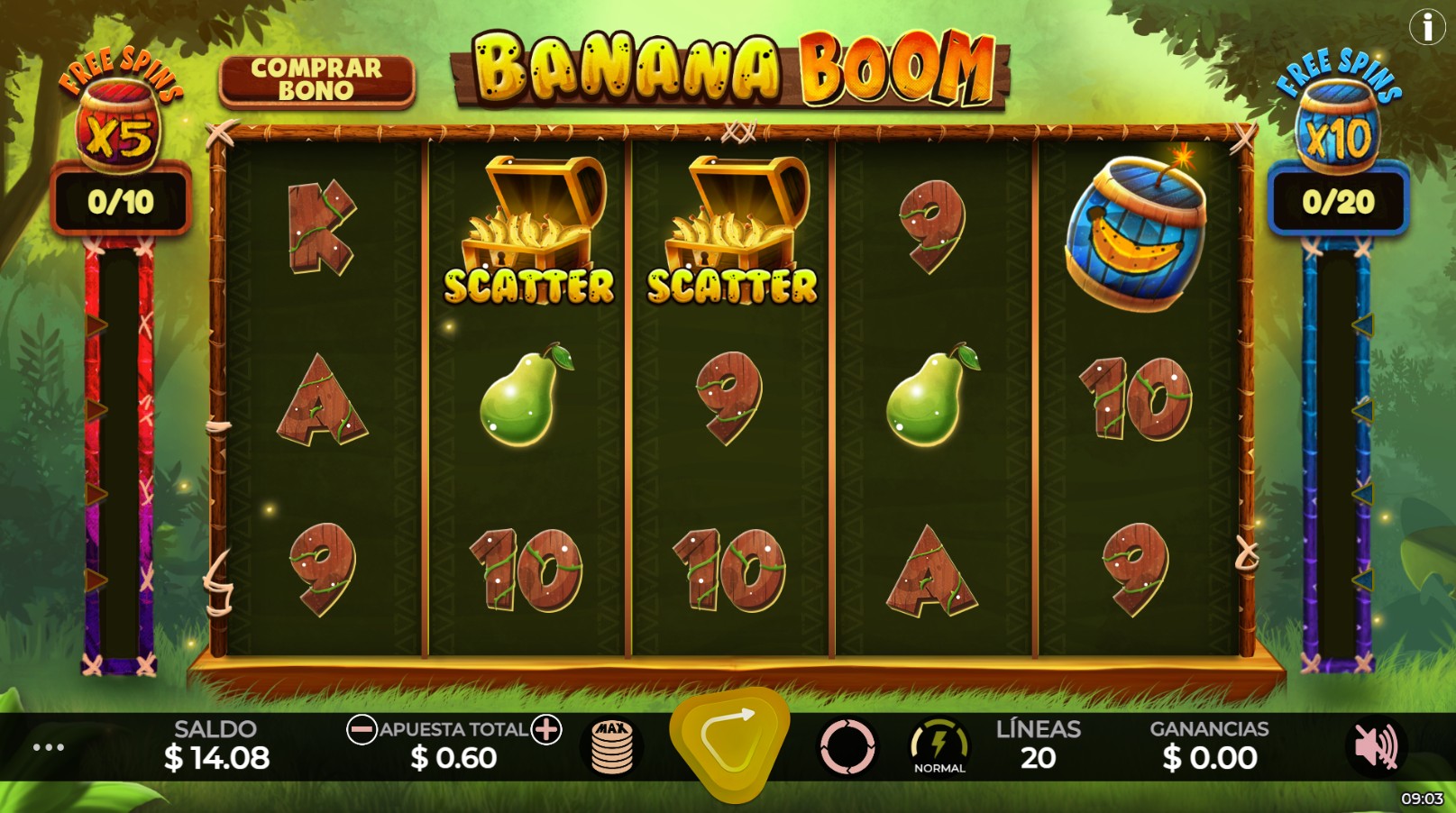Click the SALDO balance display
The image size is (1456, 813).
point(216,743)
